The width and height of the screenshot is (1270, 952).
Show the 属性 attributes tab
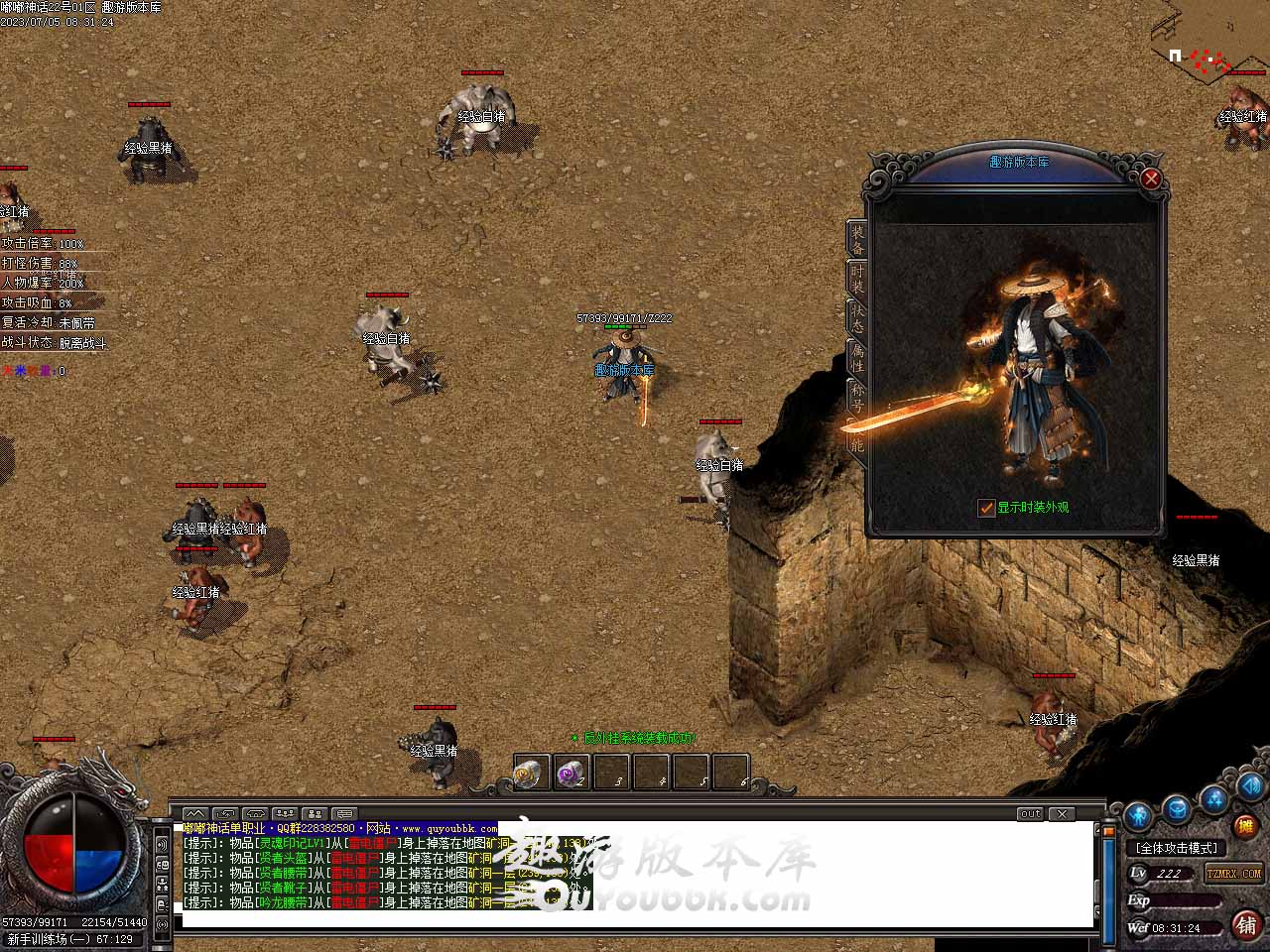(857, 357)
